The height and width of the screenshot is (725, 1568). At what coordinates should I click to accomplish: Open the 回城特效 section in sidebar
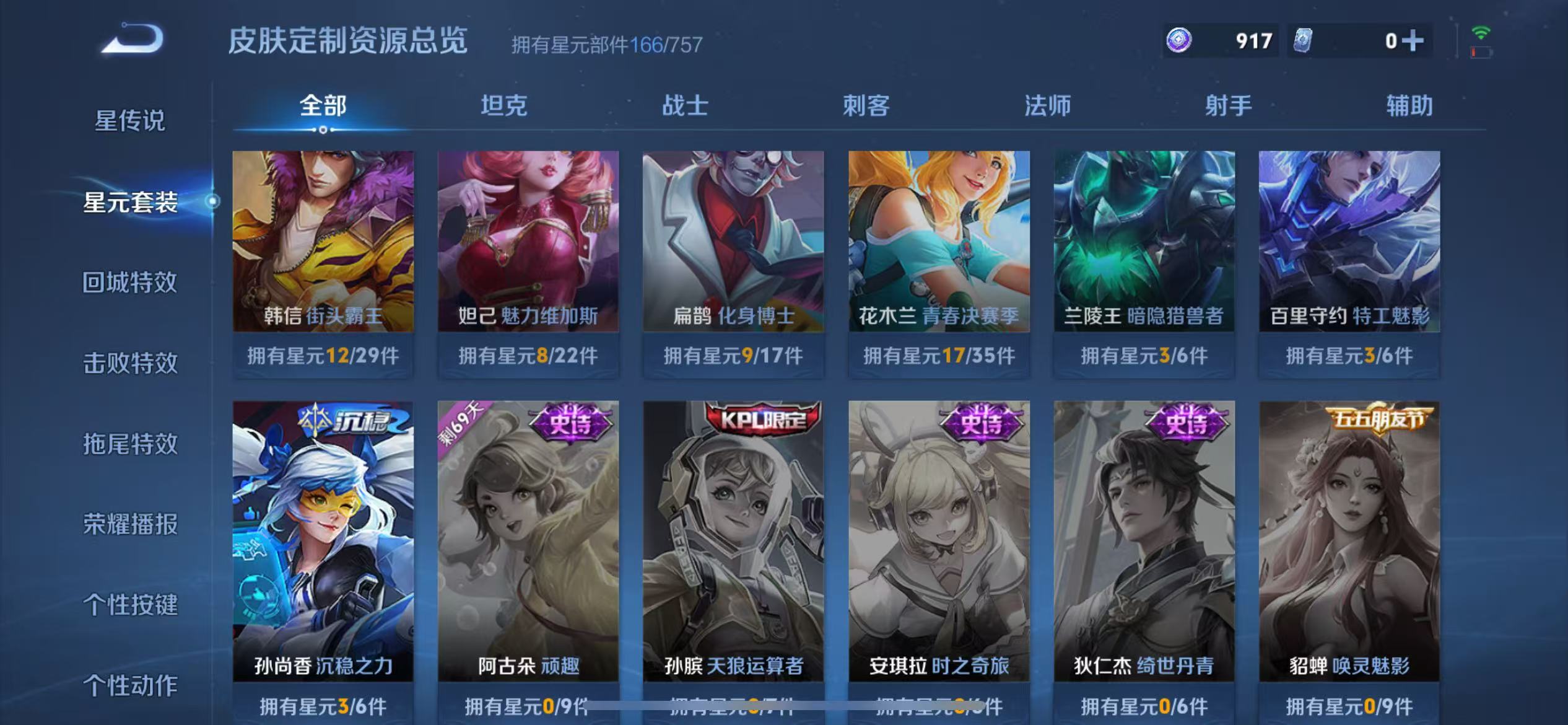[x=130, y=282]
